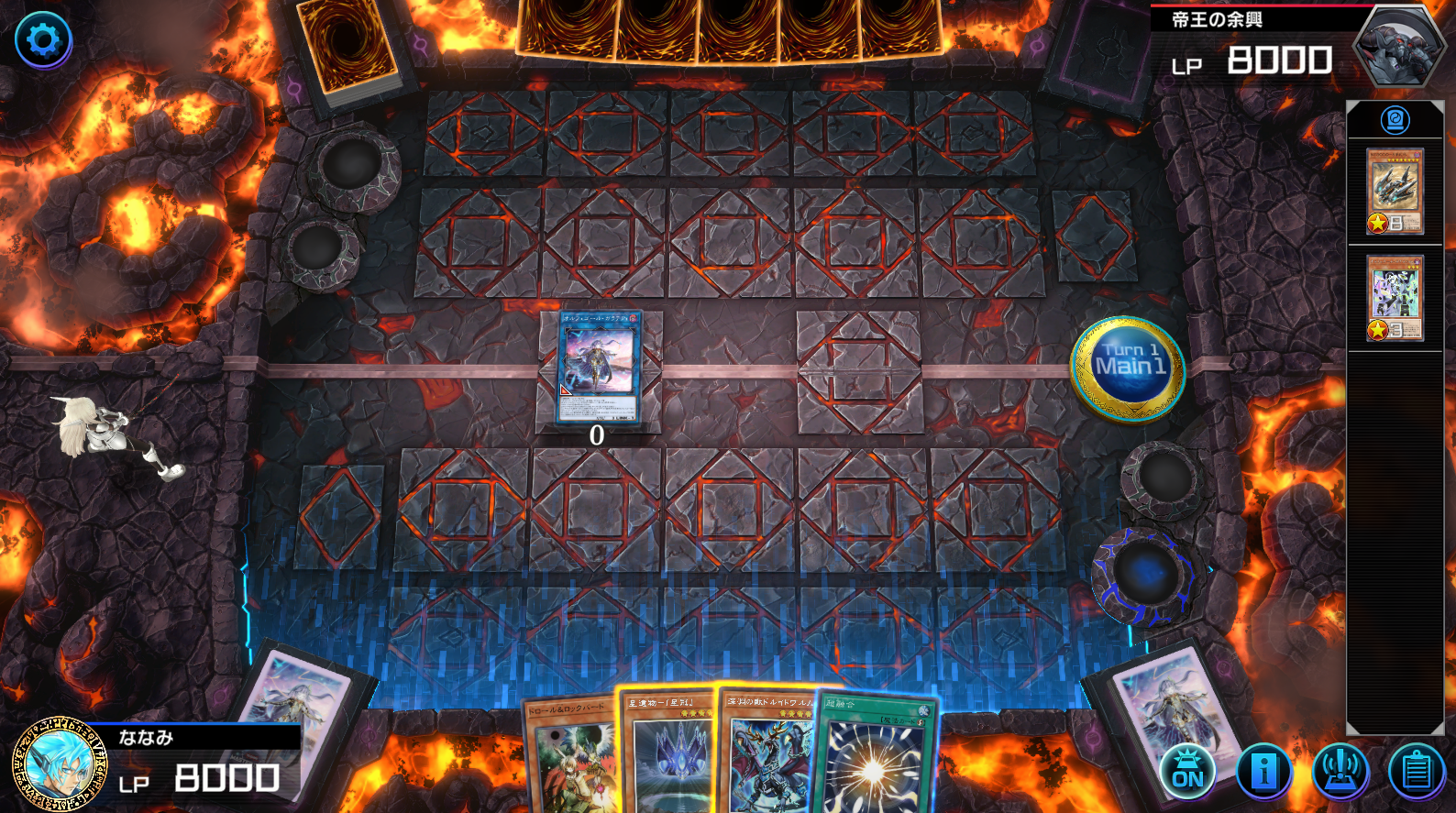Select the crown relic monster card in hand

point(671,755)
